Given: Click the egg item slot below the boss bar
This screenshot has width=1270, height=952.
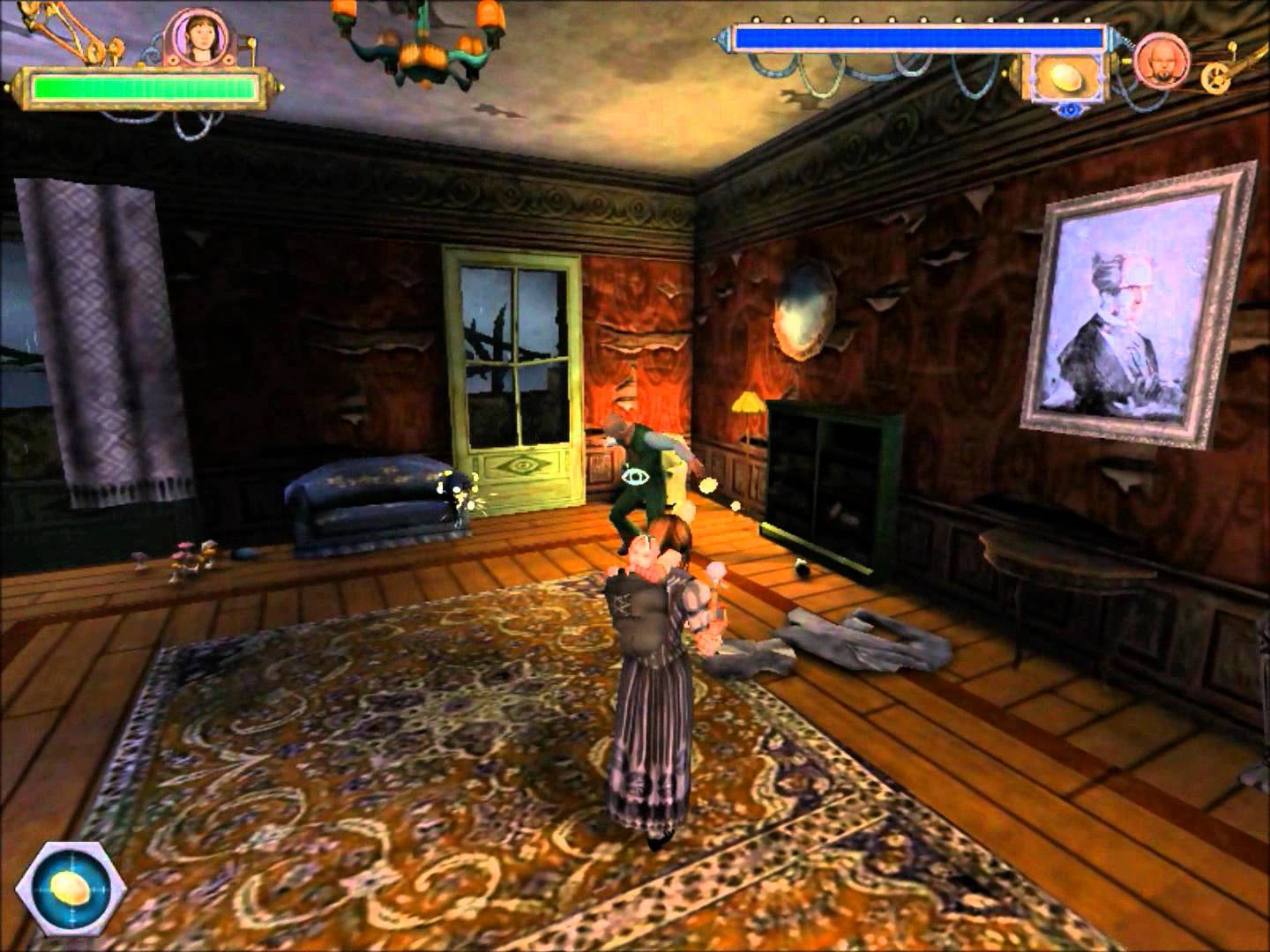Looking at the screenshot, I should [x=1066, y=78].
